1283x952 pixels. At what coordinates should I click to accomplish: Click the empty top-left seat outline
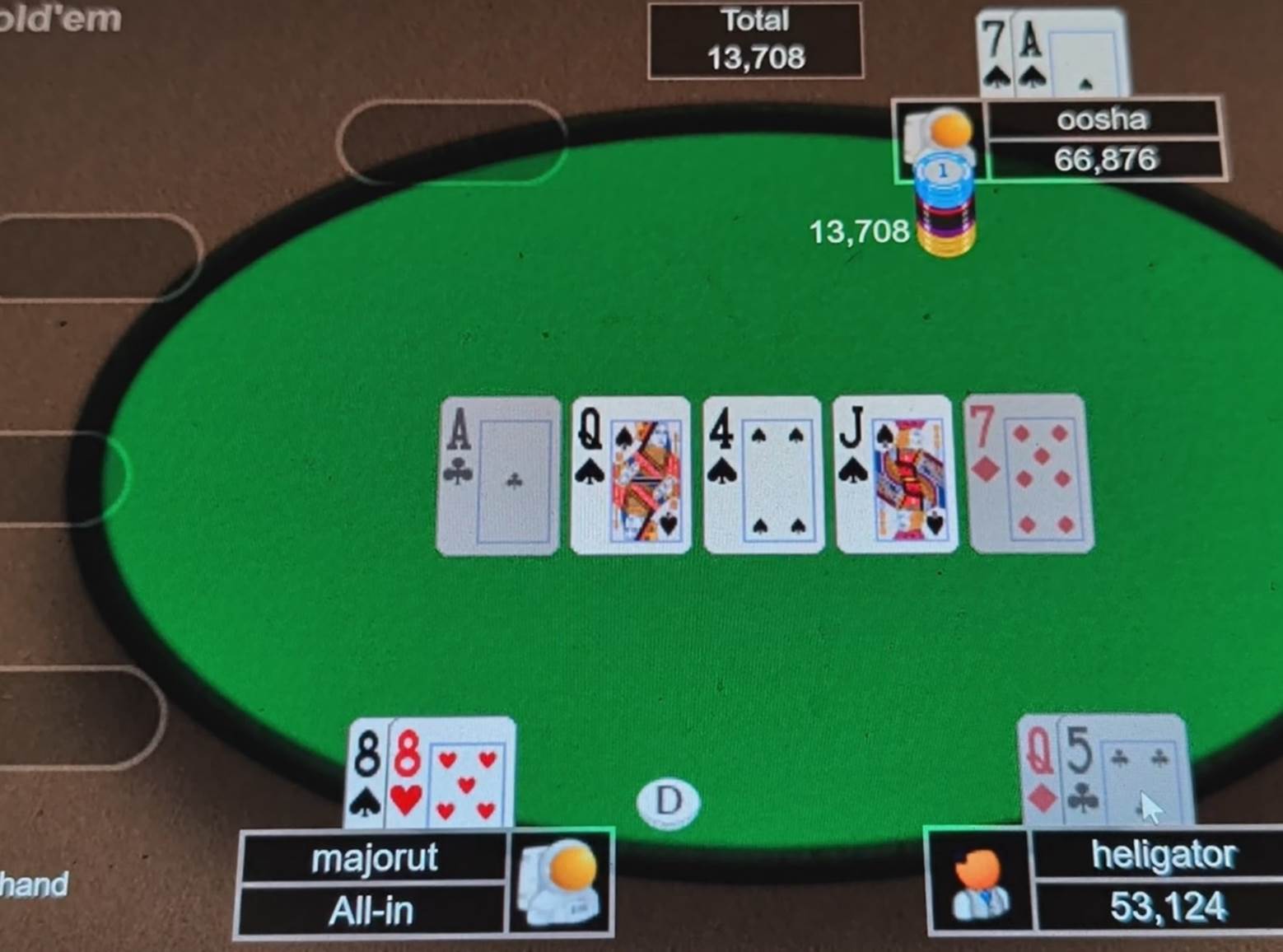(x=449, y=142)
